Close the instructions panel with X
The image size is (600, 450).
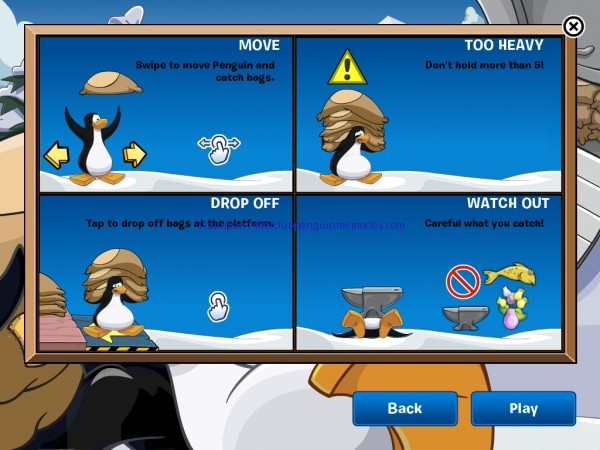point(573,27)
